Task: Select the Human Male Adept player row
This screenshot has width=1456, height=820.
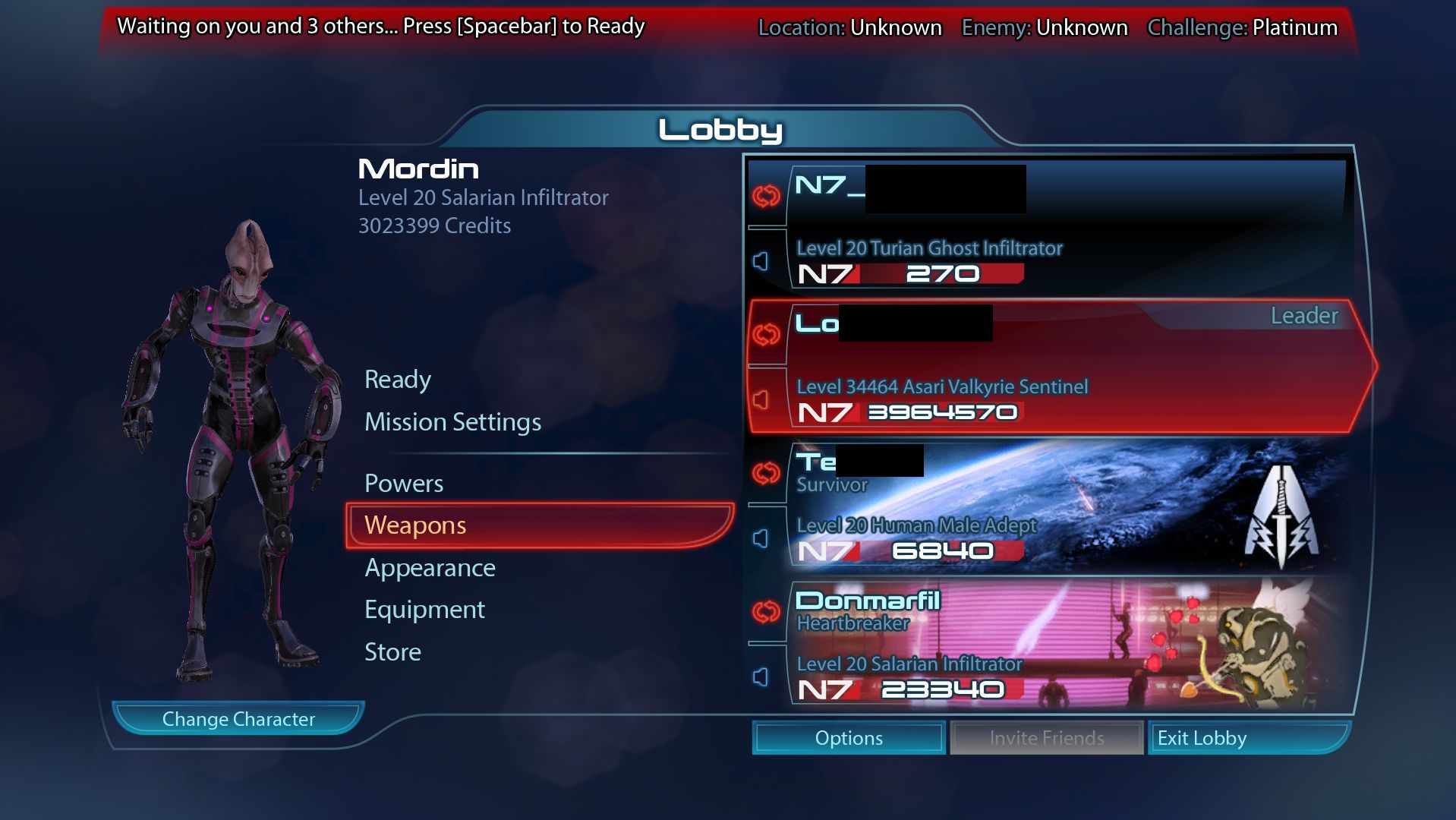Action: pyautogui.click(x=1063, y=506)
